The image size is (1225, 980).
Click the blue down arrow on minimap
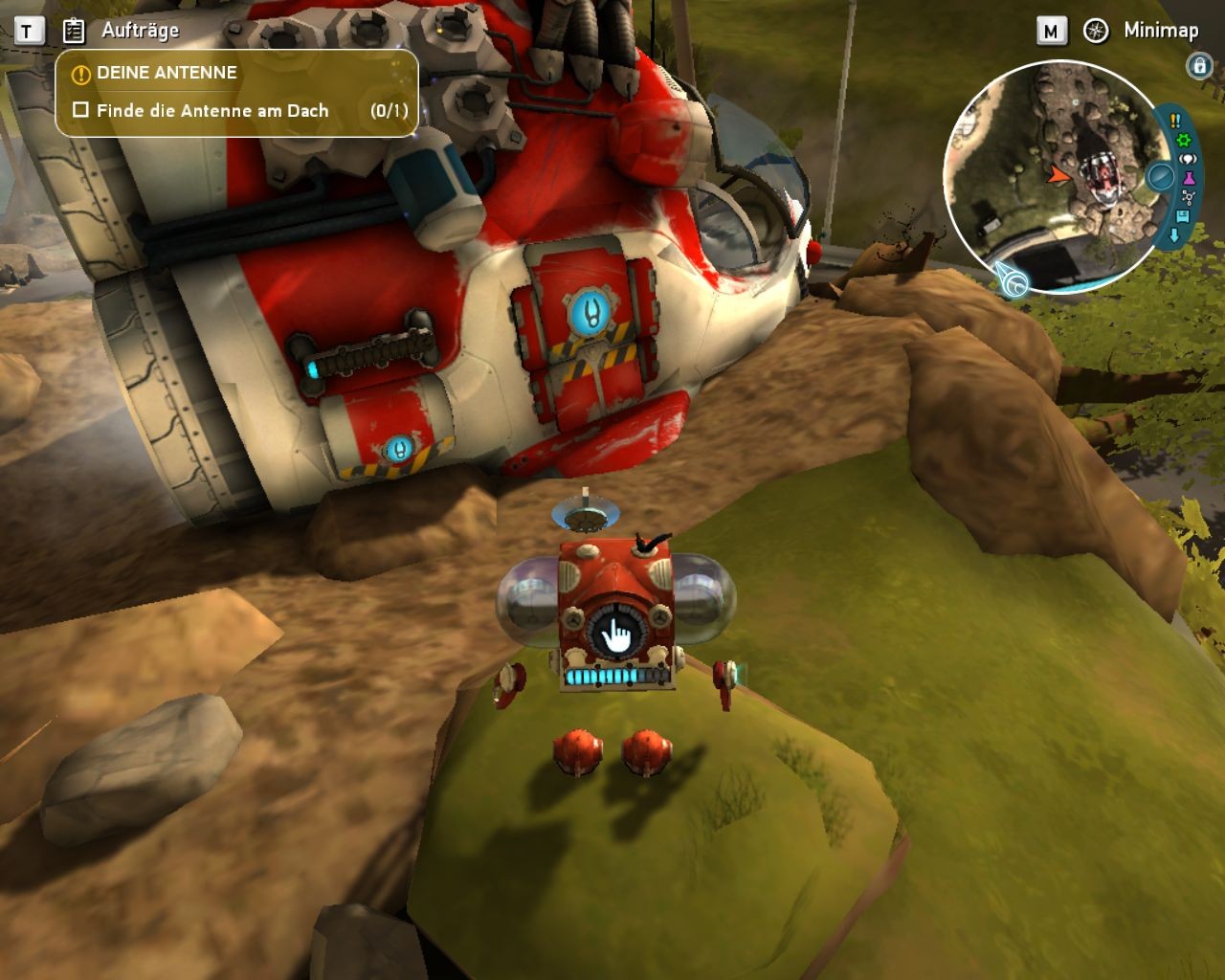coord(1174,235)
